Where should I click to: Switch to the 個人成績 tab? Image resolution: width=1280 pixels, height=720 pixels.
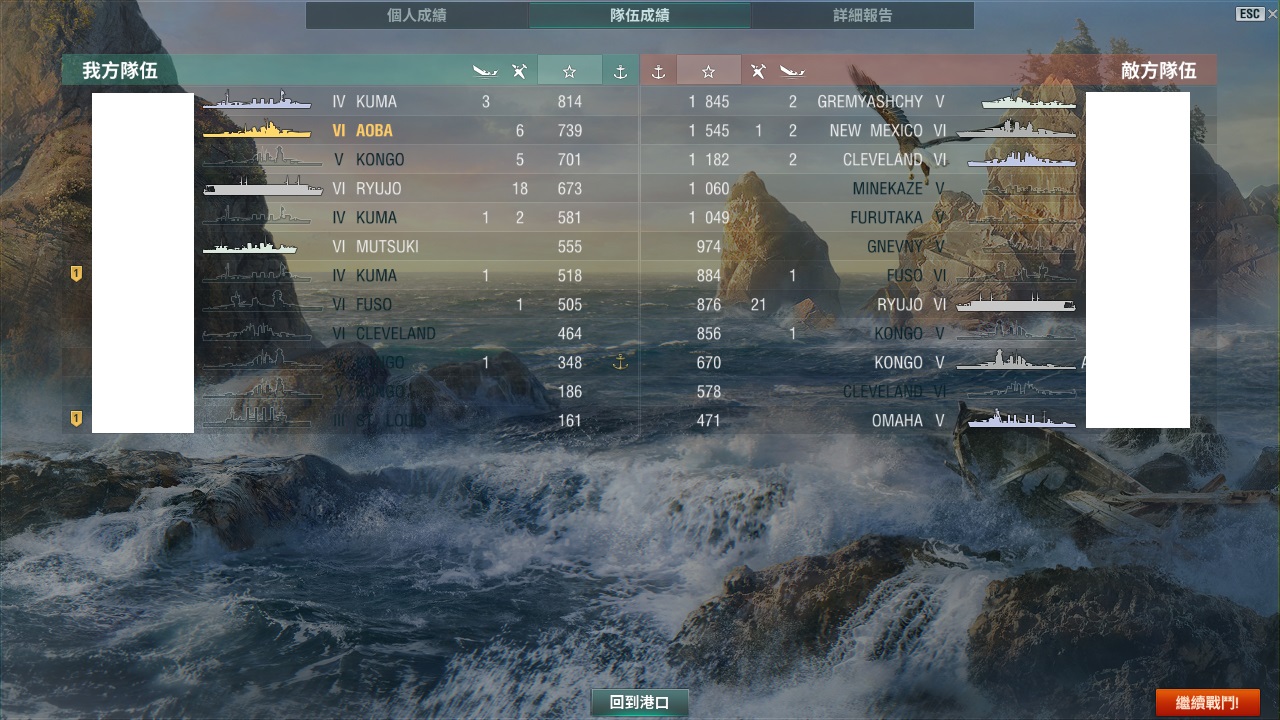coord(417,15)
